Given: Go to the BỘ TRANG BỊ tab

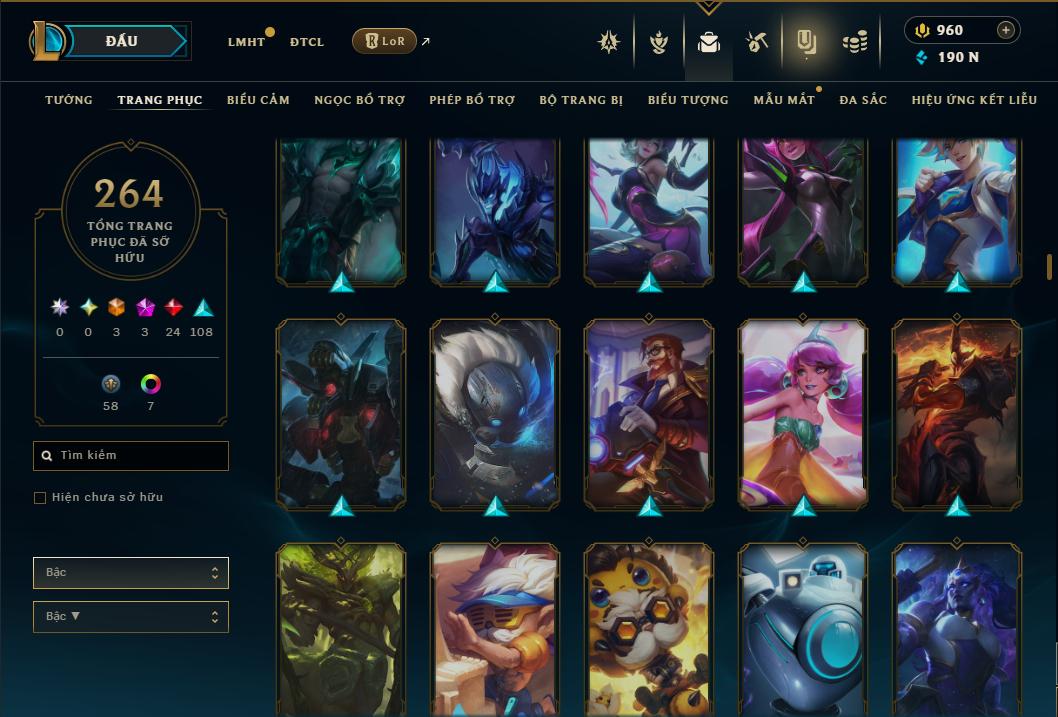Looking at the screenshot, I should click(x=581, y=100).
